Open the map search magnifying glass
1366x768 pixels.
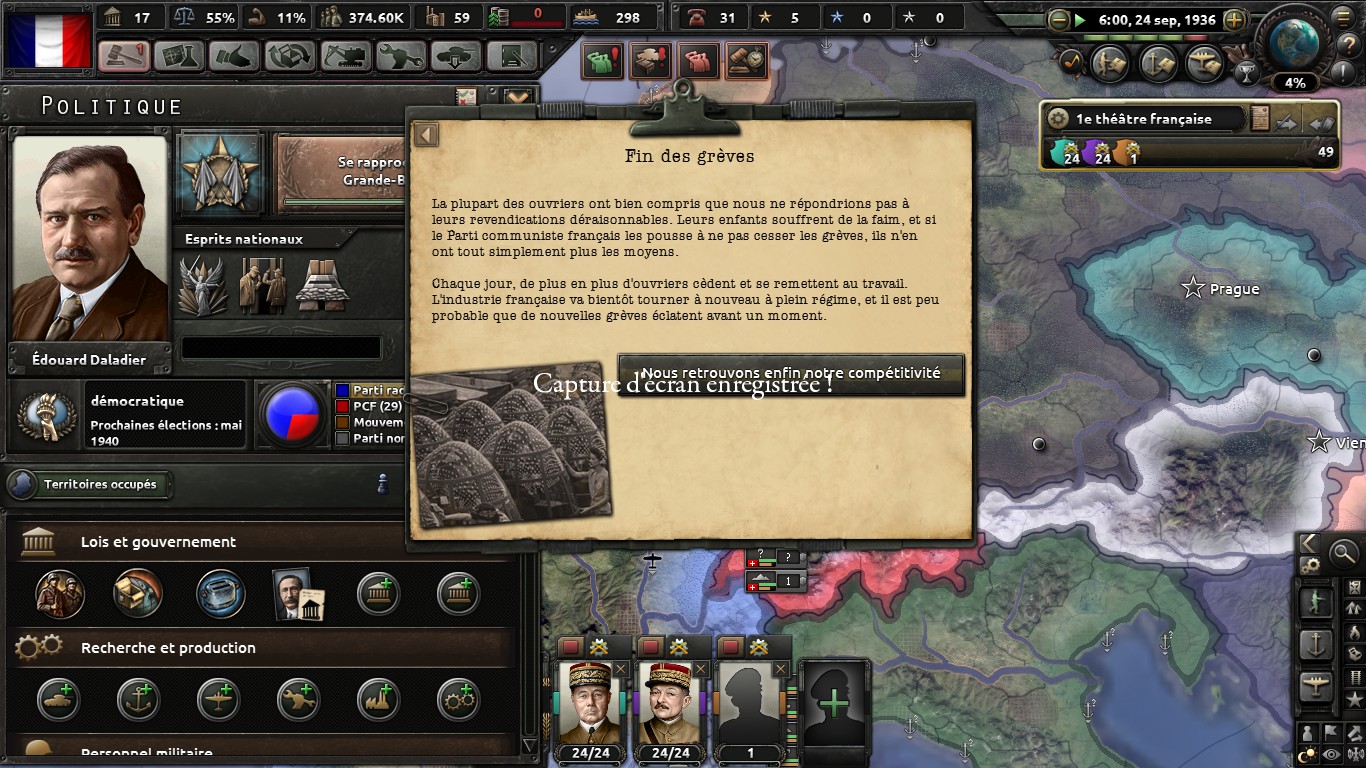(x=1344, y=551)
